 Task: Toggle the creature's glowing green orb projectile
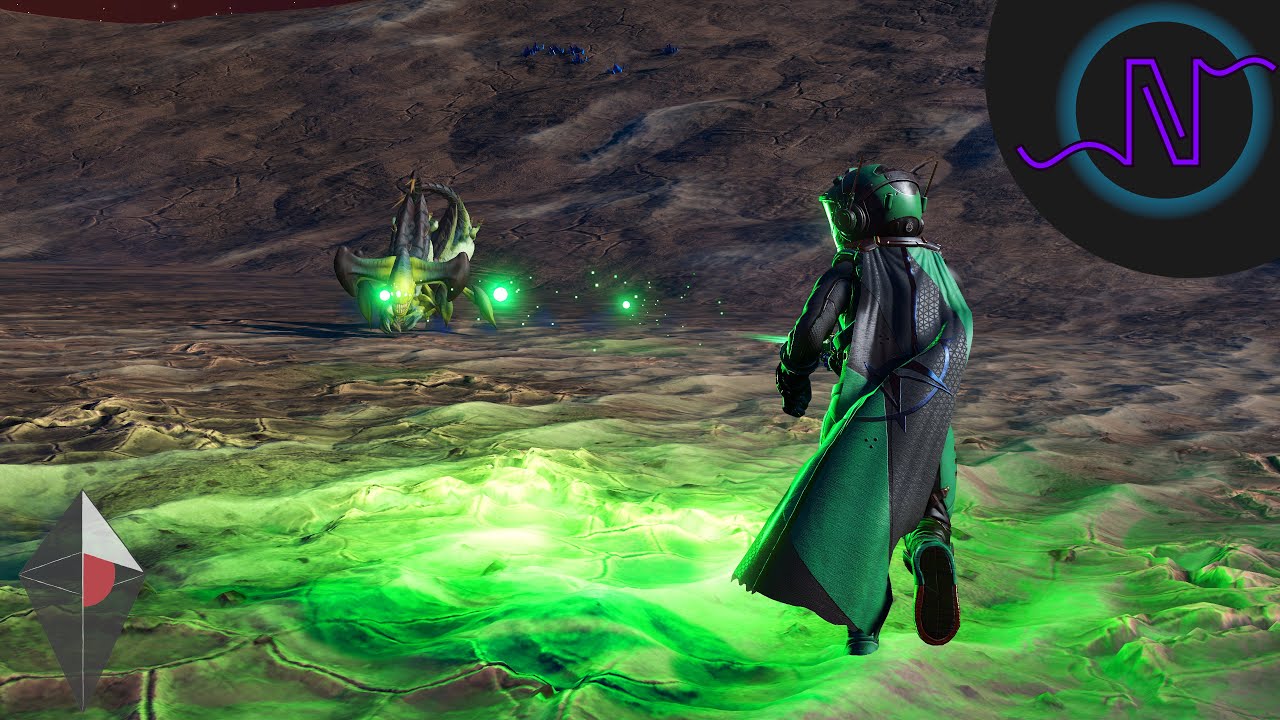coord(500,293)
